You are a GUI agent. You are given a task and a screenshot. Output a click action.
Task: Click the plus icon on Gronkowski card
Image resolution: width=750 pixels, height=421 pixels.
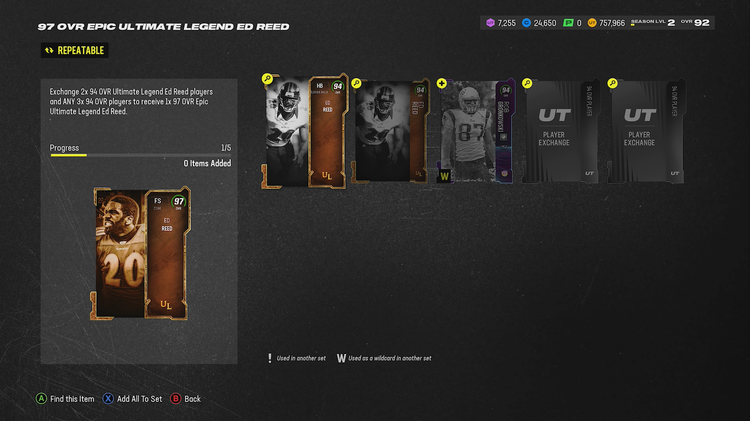(x=442, y=84)
